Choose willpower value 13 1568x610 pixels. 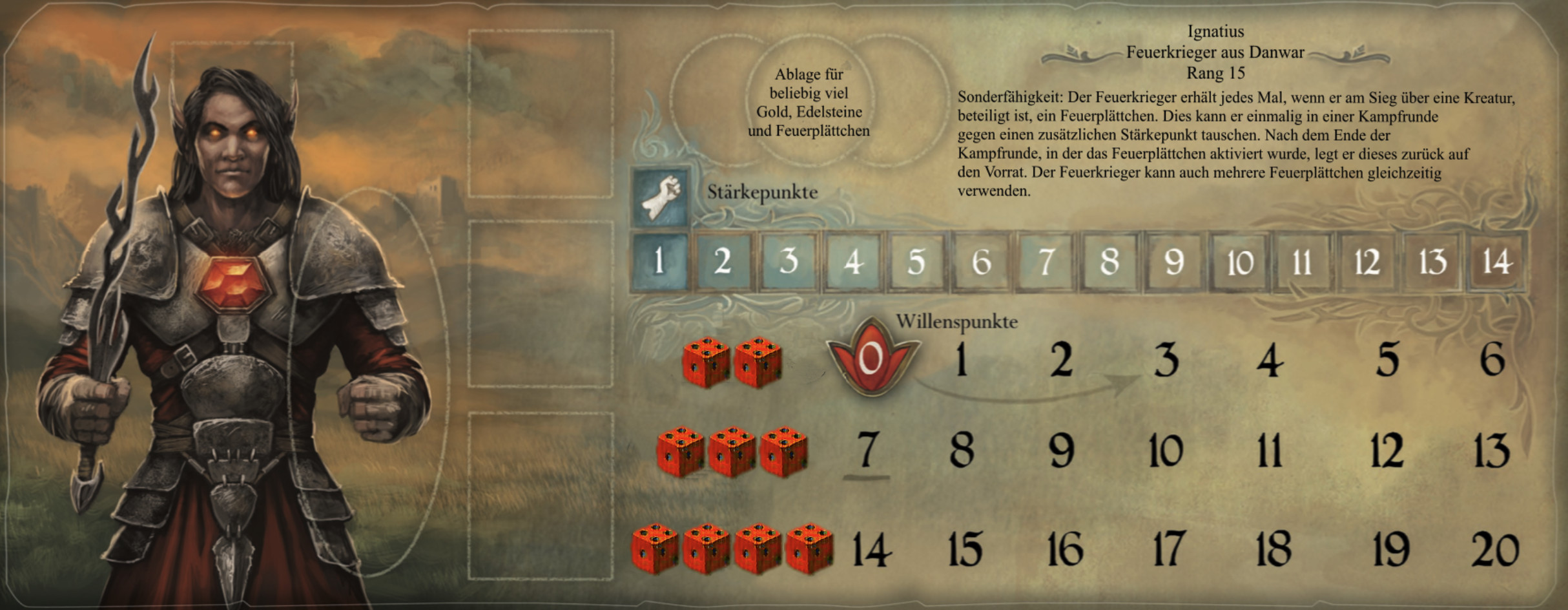pos(1492,450)
